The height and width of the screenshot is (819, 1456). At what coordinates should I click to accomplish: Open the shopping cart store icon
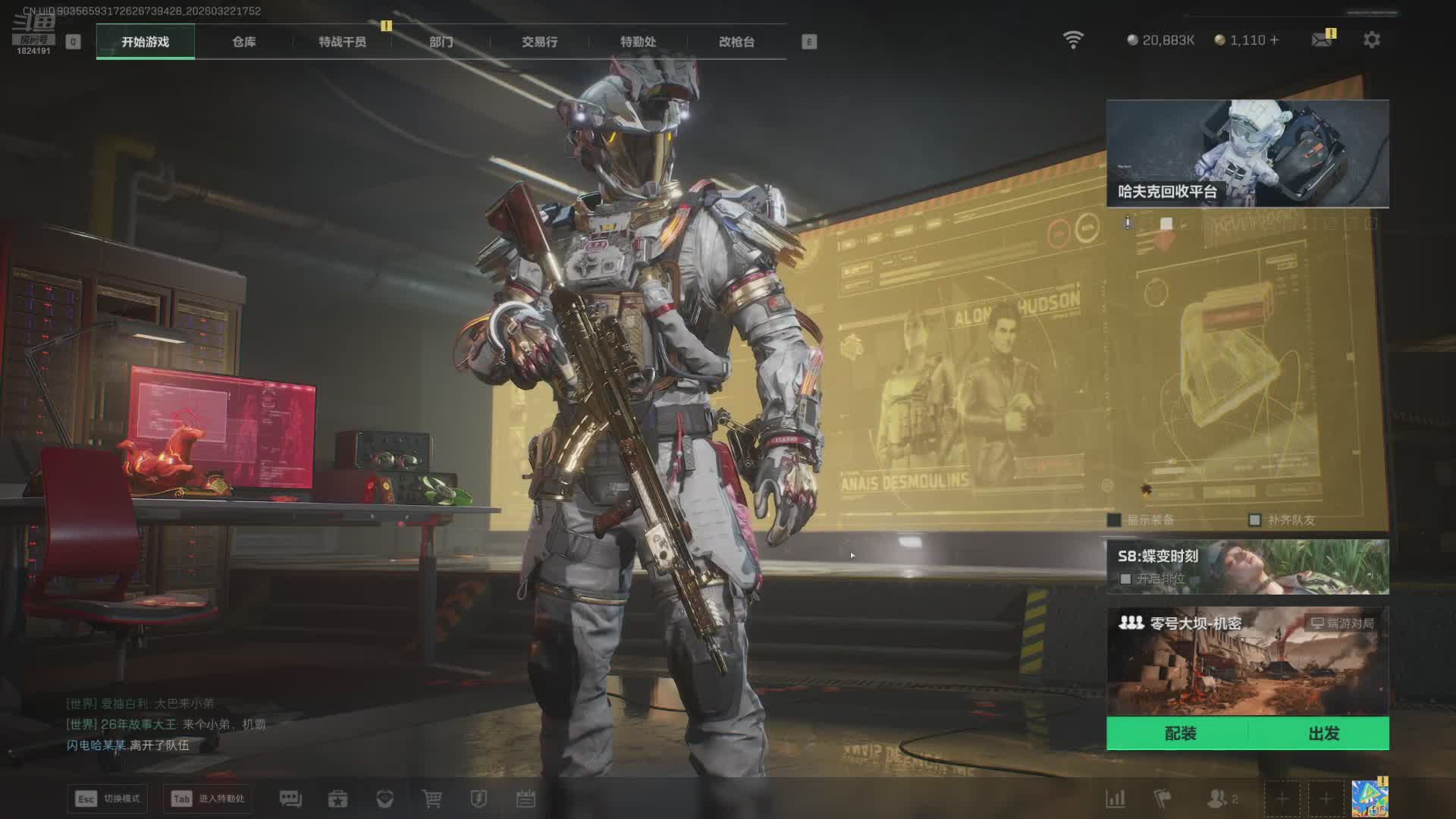tap(431, 799)
